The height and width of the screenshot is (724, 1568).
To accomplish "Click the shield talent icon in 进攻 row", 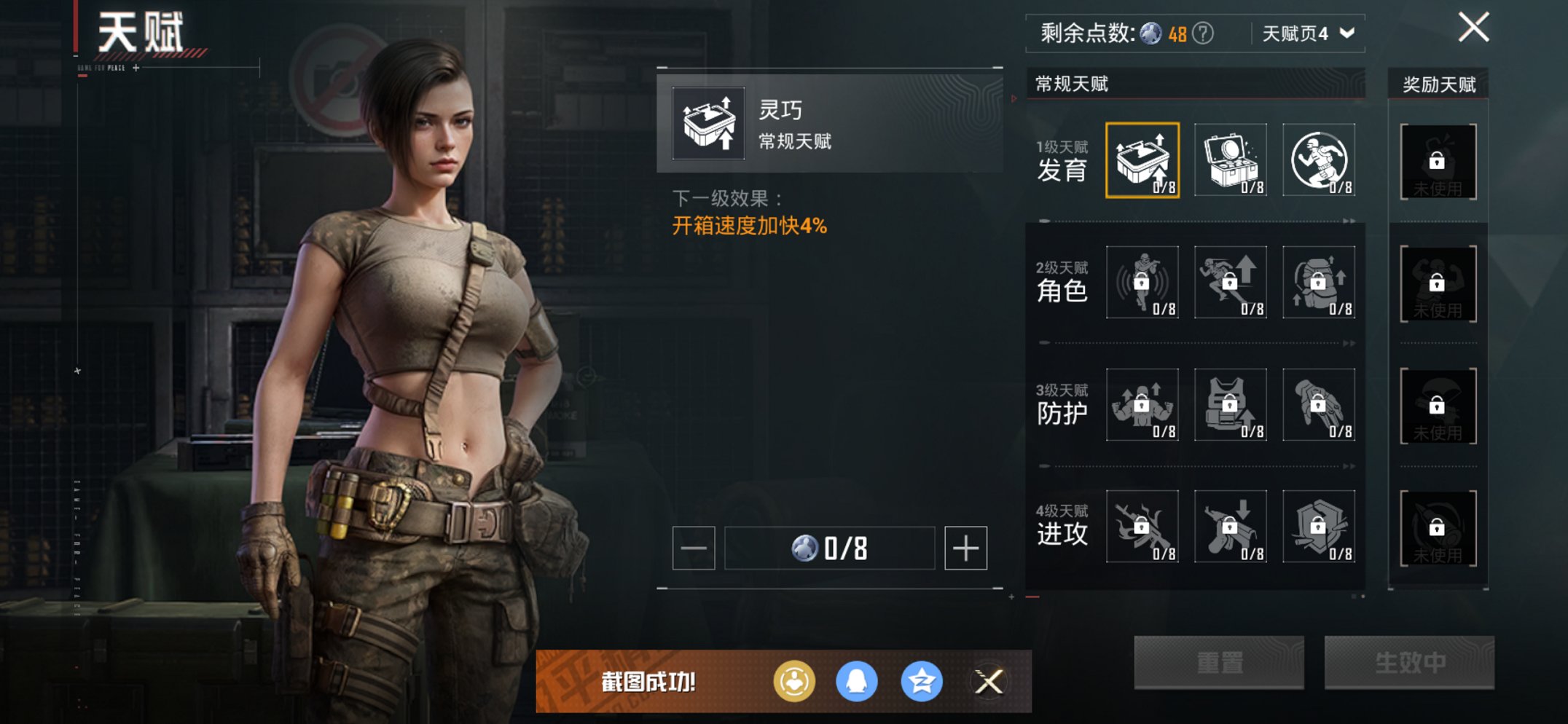I will click(x=1317, y=527).
